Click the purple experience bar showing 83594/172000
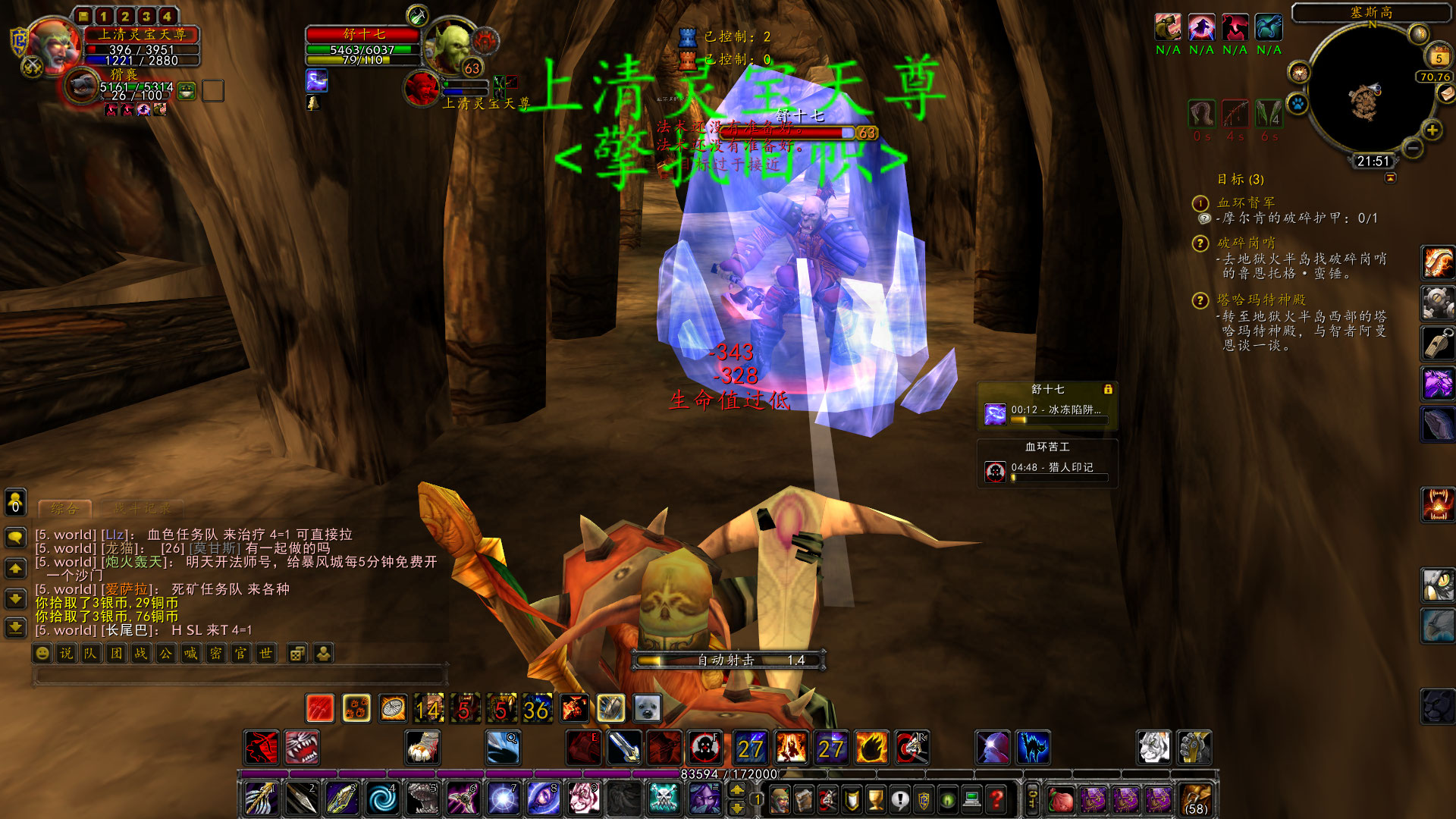Viewport: 1456px width, 819px height. pos(728,775)
